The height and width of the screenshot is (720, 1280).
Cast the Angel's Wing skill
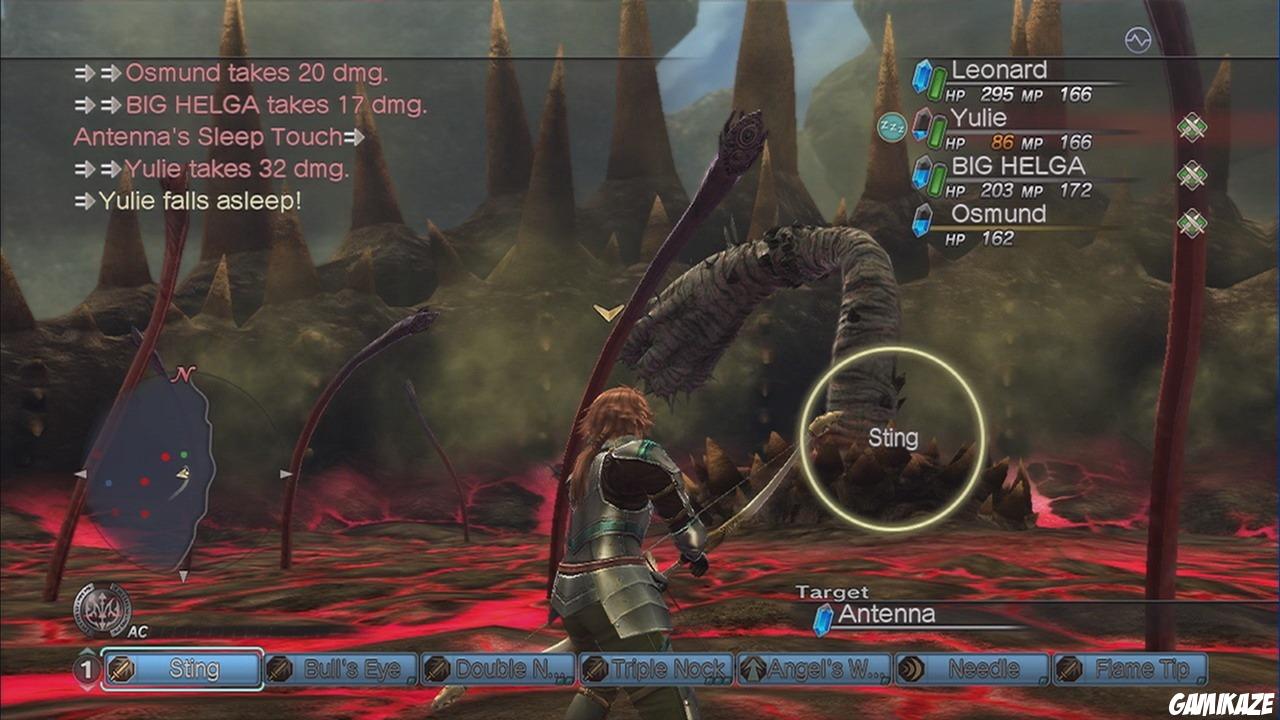pyautogui.click(x=814, y=669)
